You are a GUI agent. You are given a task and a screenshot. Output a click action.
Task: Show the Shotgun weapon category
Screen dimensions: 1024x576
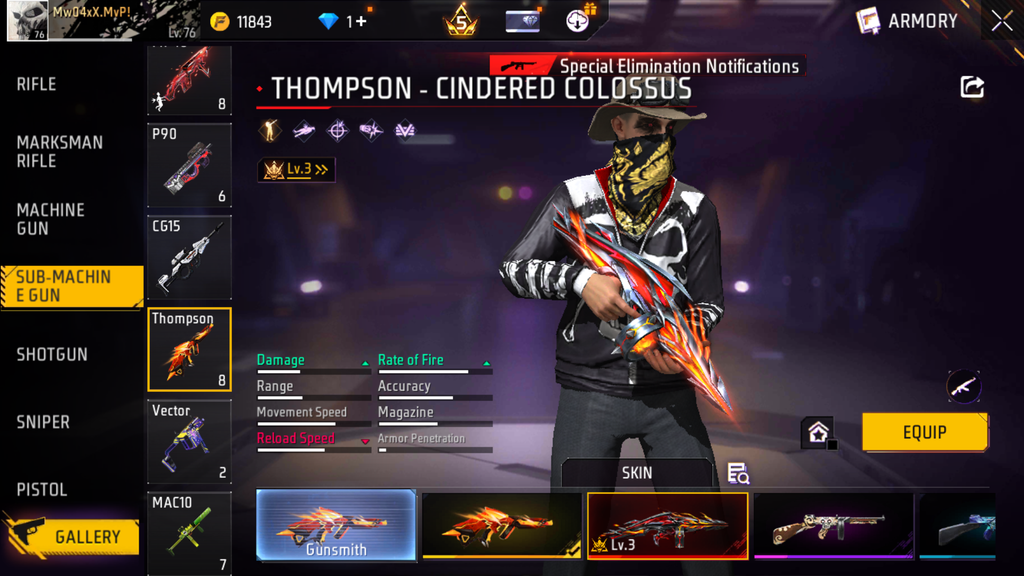(x=52, y=355)
